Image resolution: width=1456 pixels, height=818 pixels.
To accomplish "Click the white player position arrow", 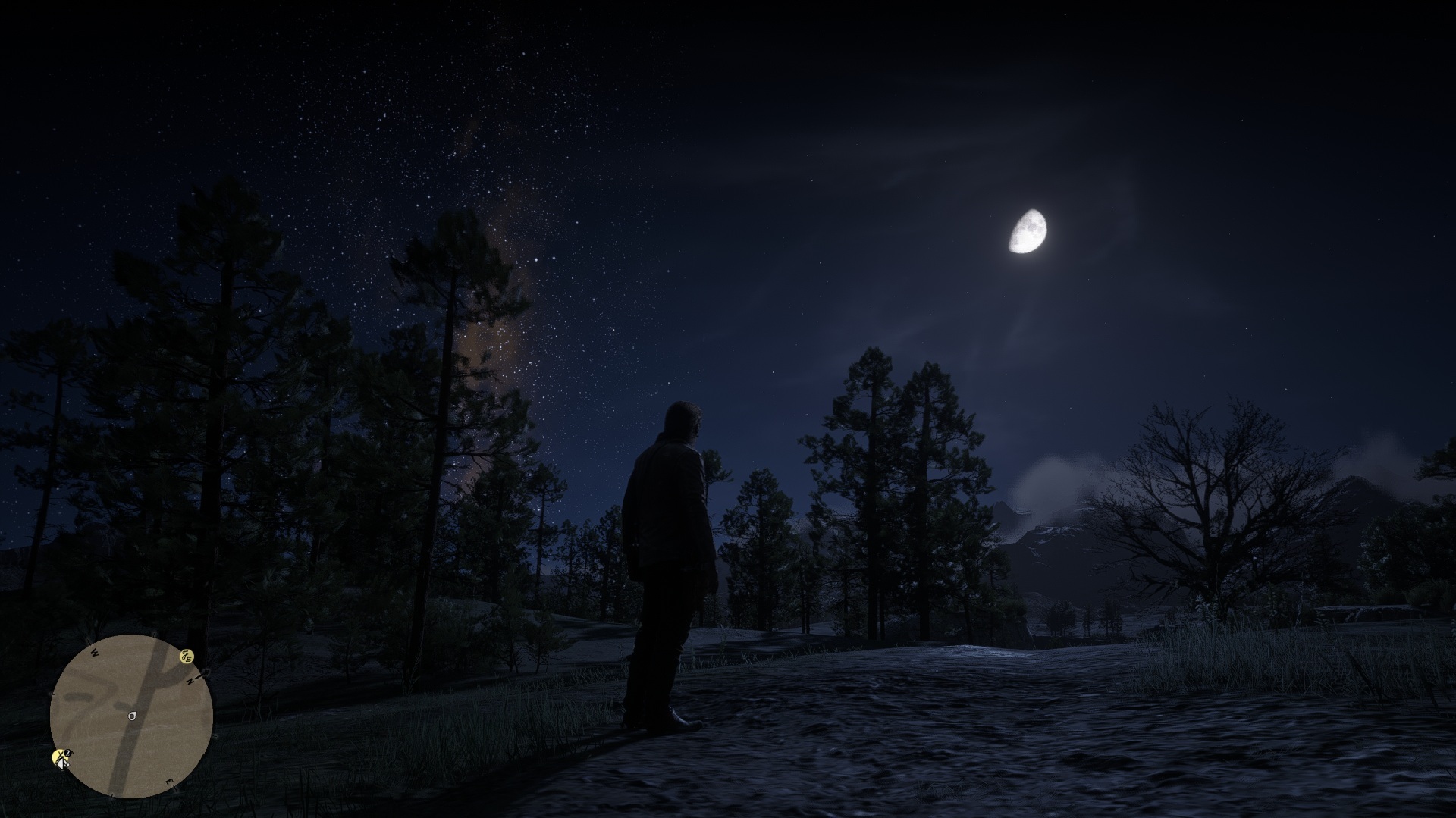I will coord(133,715).
